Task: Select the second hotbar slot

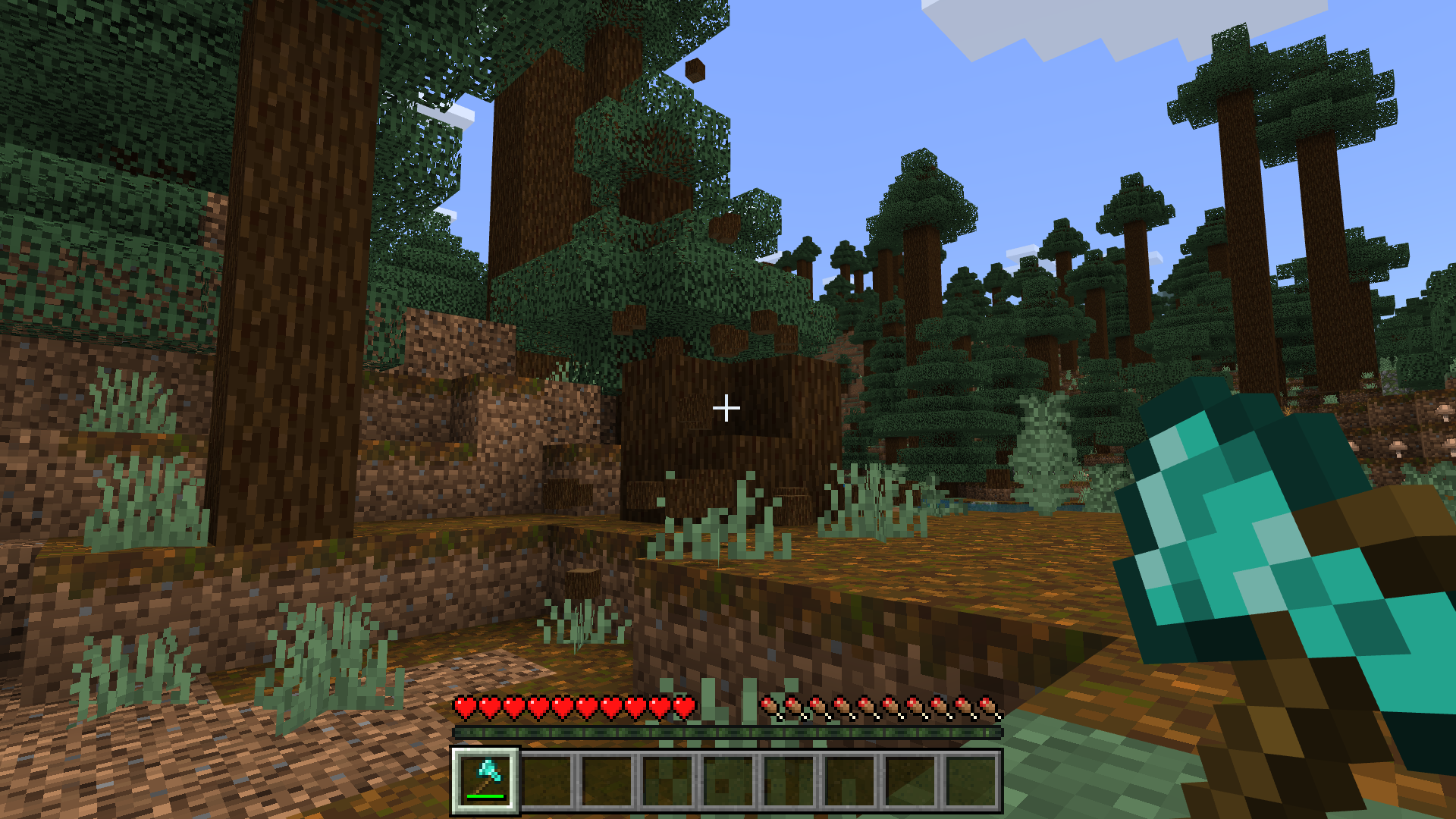Action: coord(548,781)
